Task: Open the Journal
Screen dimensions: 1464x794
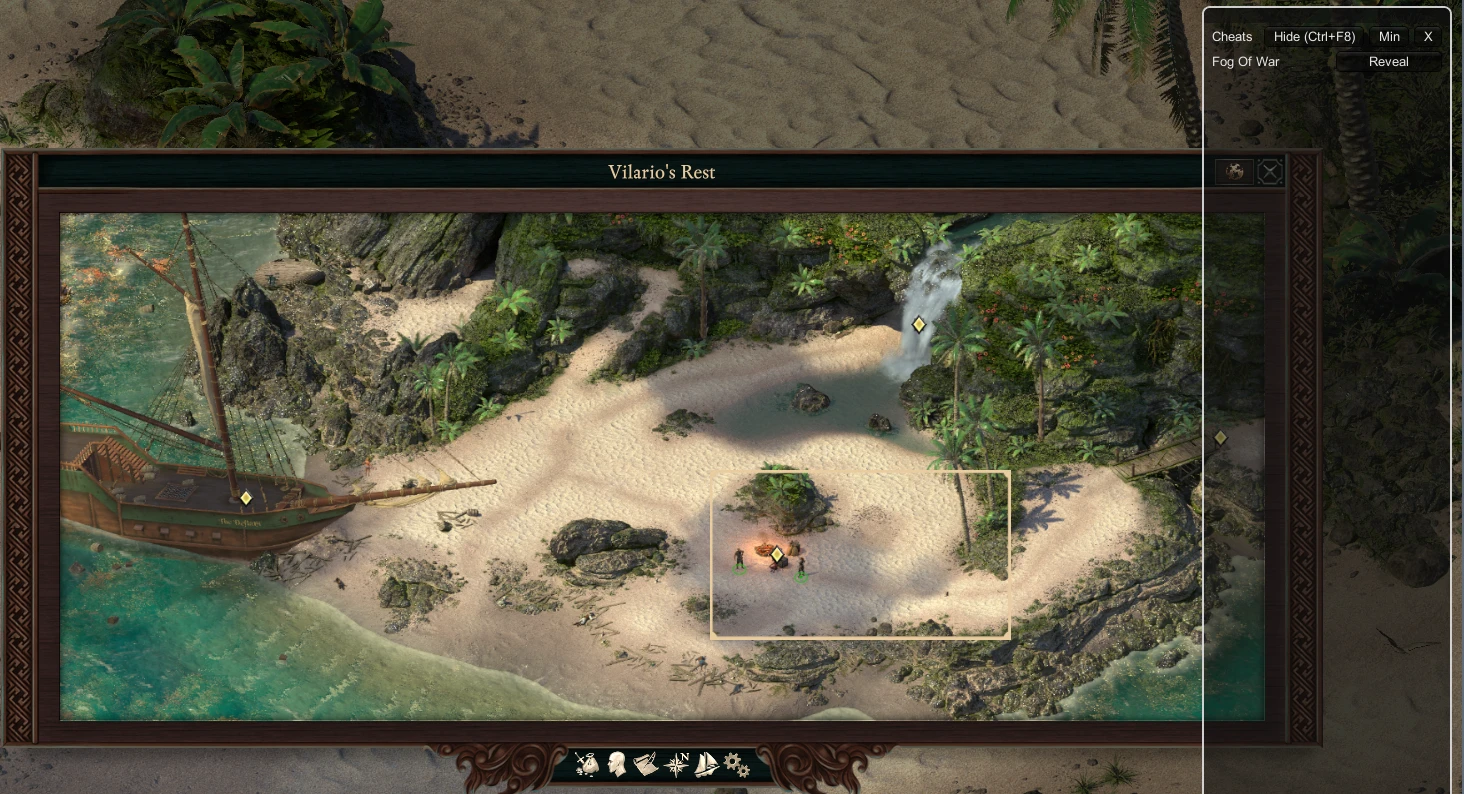Action: coord(645,763)
